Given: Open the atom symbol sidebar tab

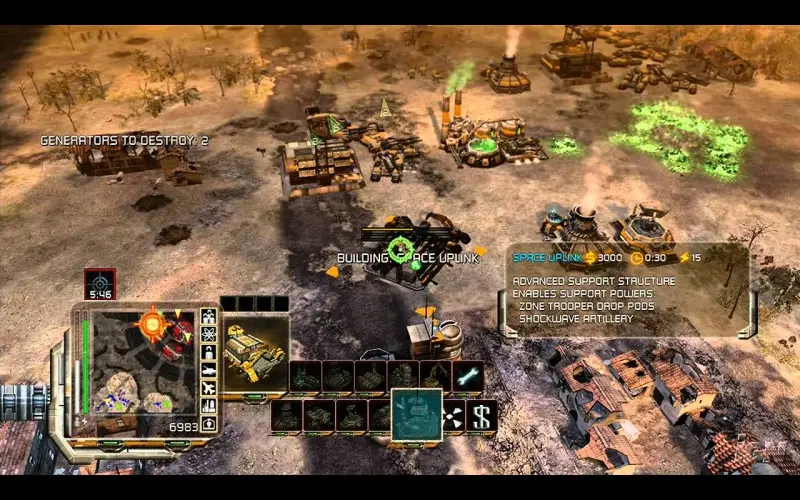Looking at the screenshot, I should click(209, 336).
